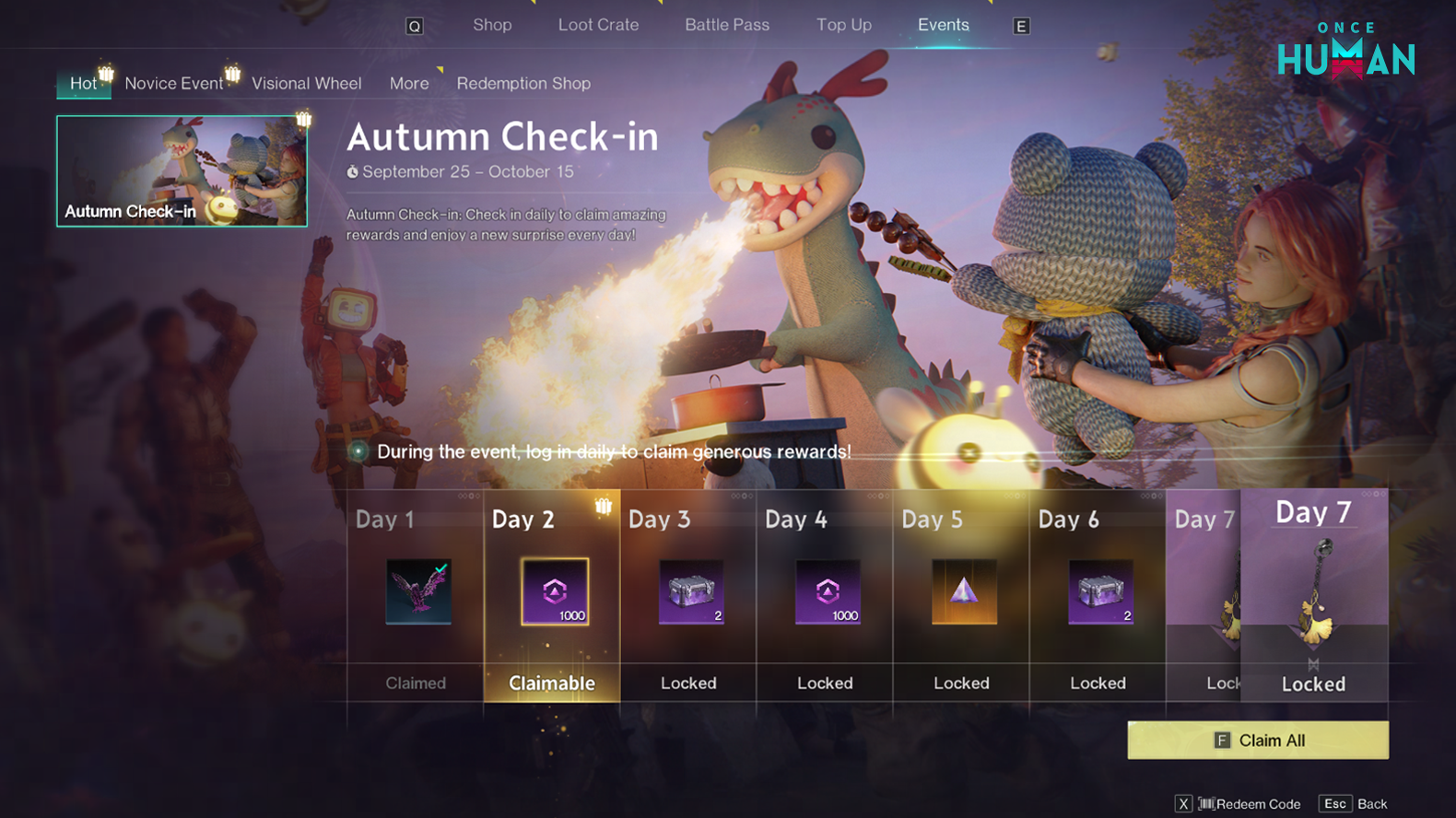Switch to the Redemption Shop tab

(523, 83)
